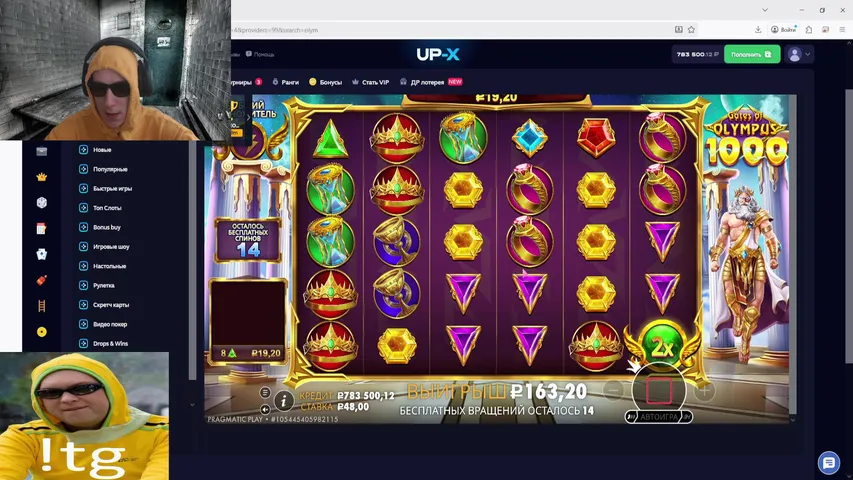Open the profile avatar dropdown
This screenshot has width=853, height=480.
tap(800, 54)
